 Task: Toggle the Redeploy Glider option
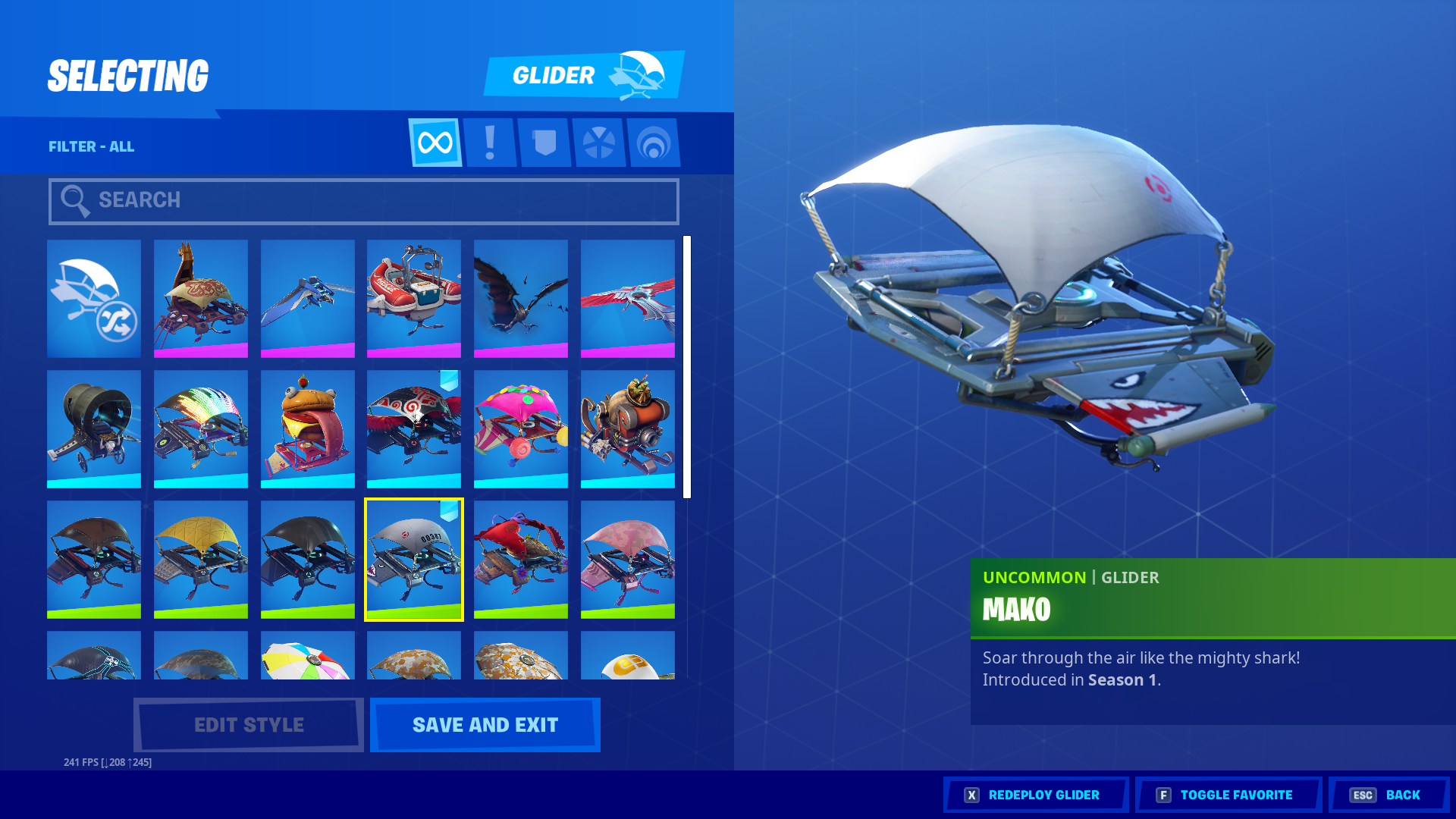click(x=1035, y=795)
